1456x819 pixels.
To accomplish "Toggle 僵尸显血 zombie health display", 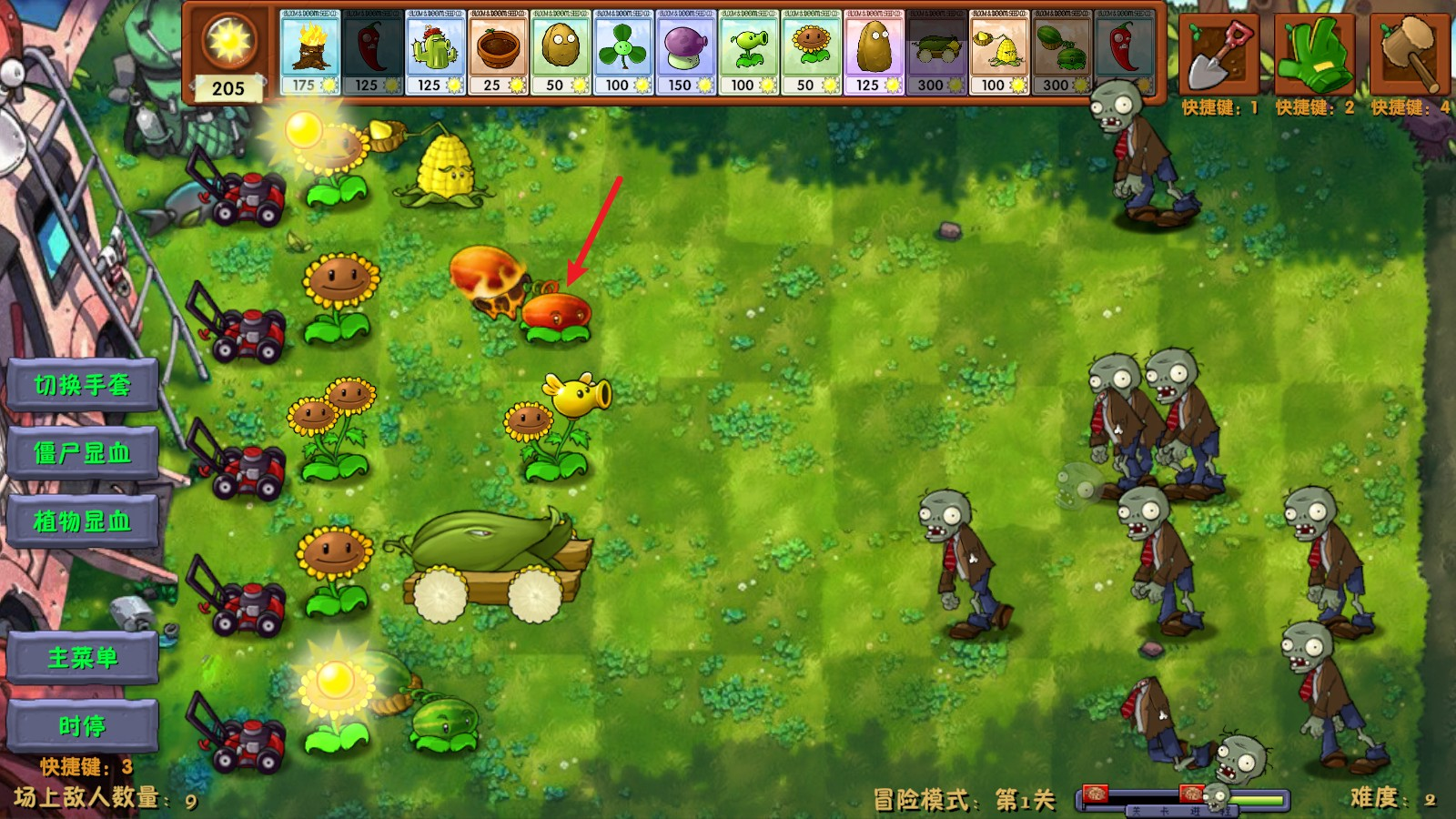I will (81, 453).
